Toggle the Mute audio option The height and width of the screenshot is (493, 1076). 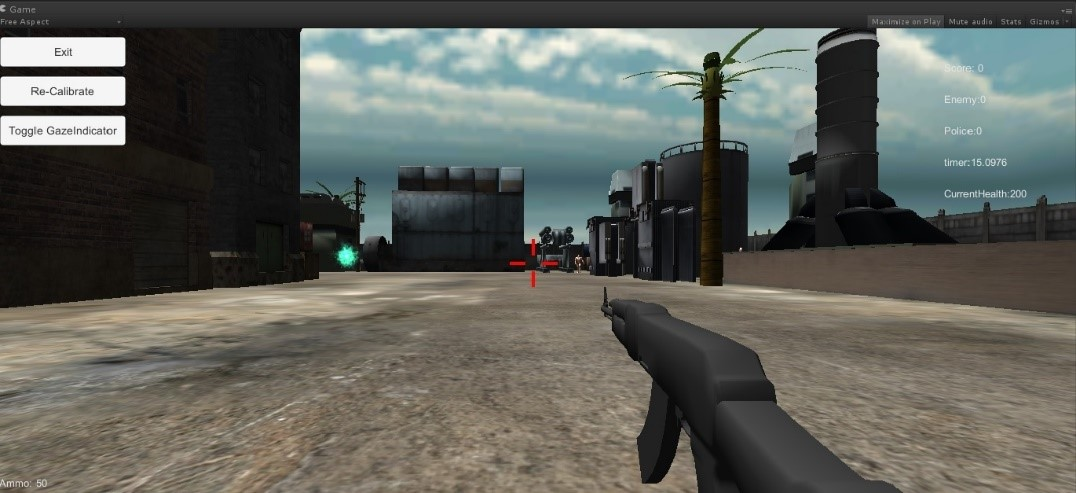click(969, 21)
